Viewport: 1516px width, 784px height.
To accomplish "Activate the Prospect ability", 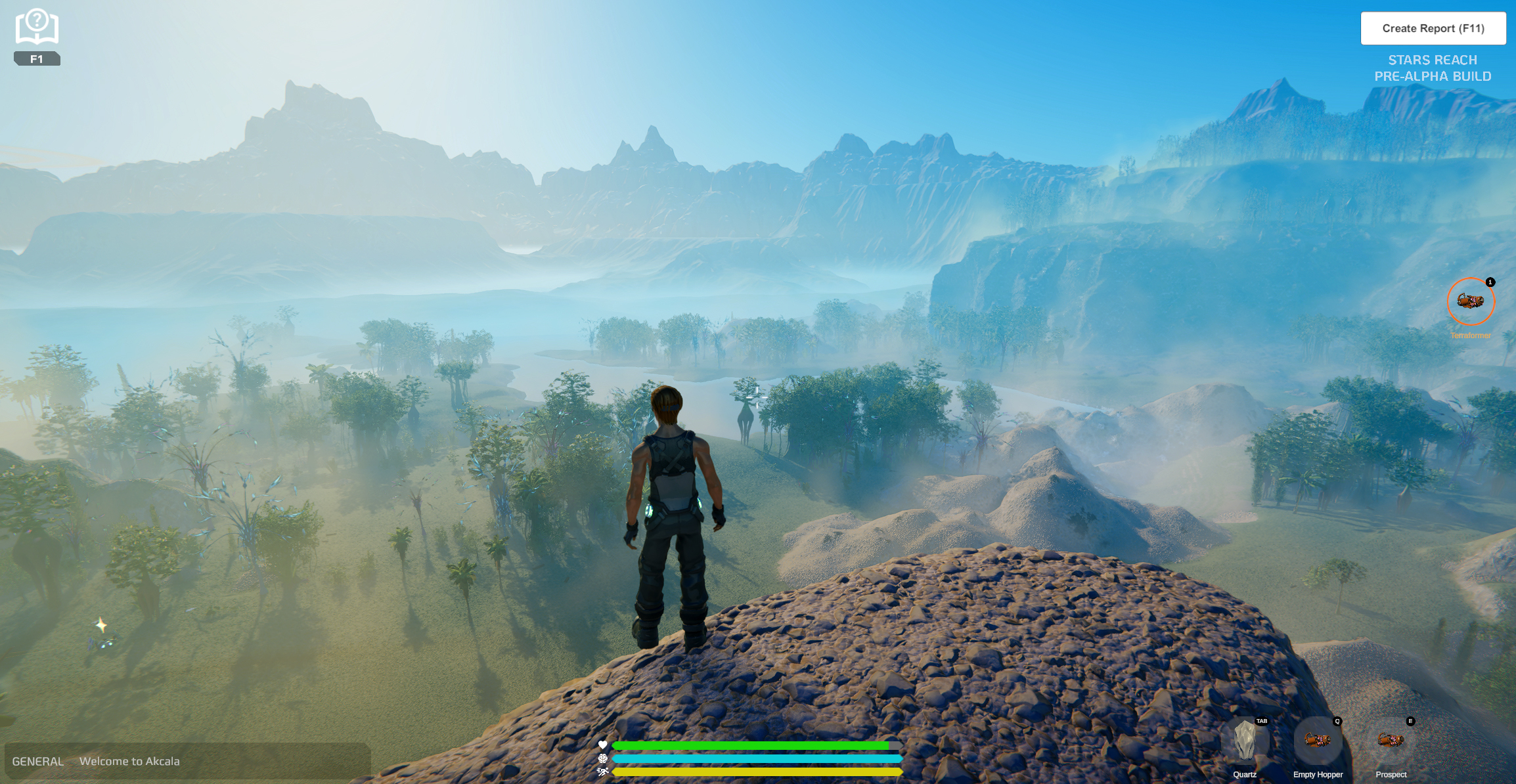I will [1391, 741].
